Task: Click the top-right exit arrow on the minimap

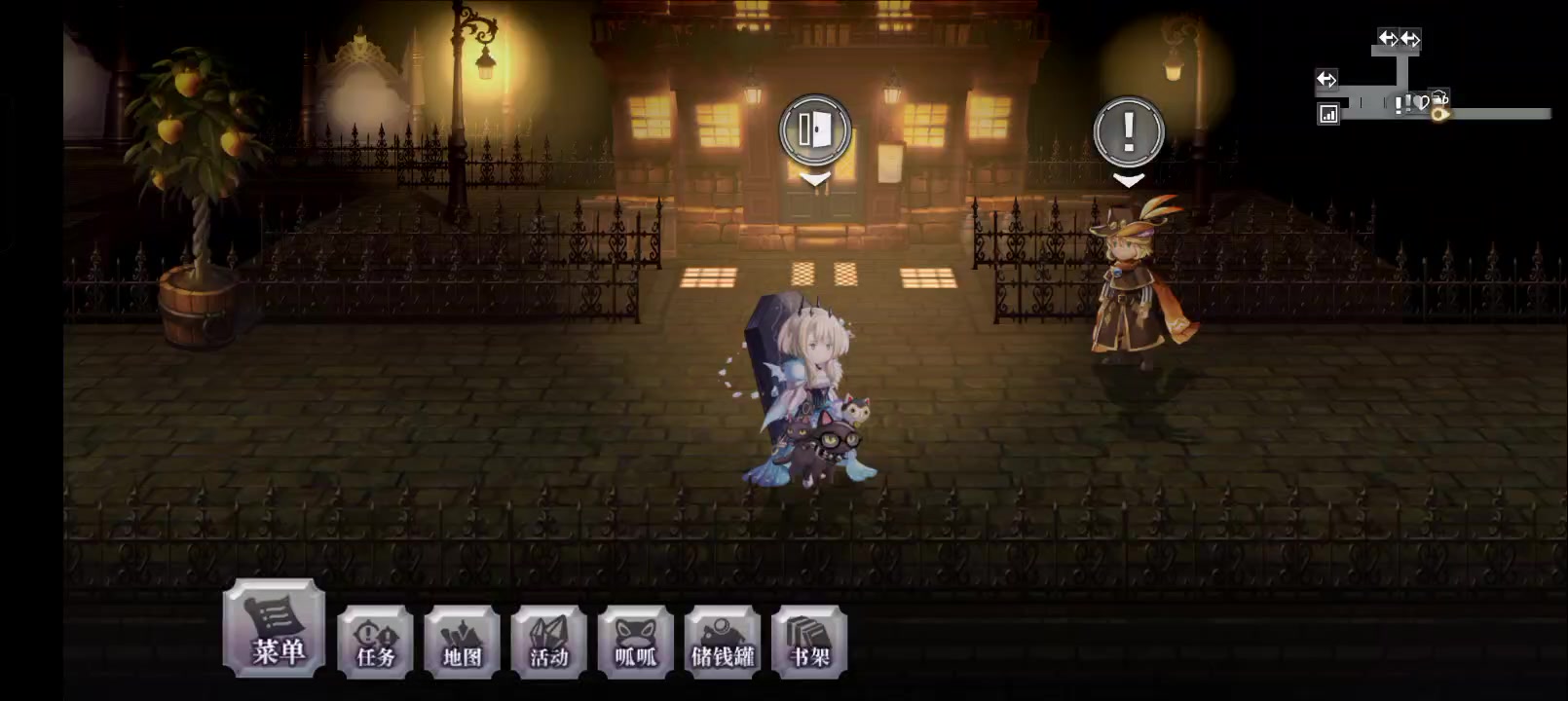Action: click(x=1409, y=39)
